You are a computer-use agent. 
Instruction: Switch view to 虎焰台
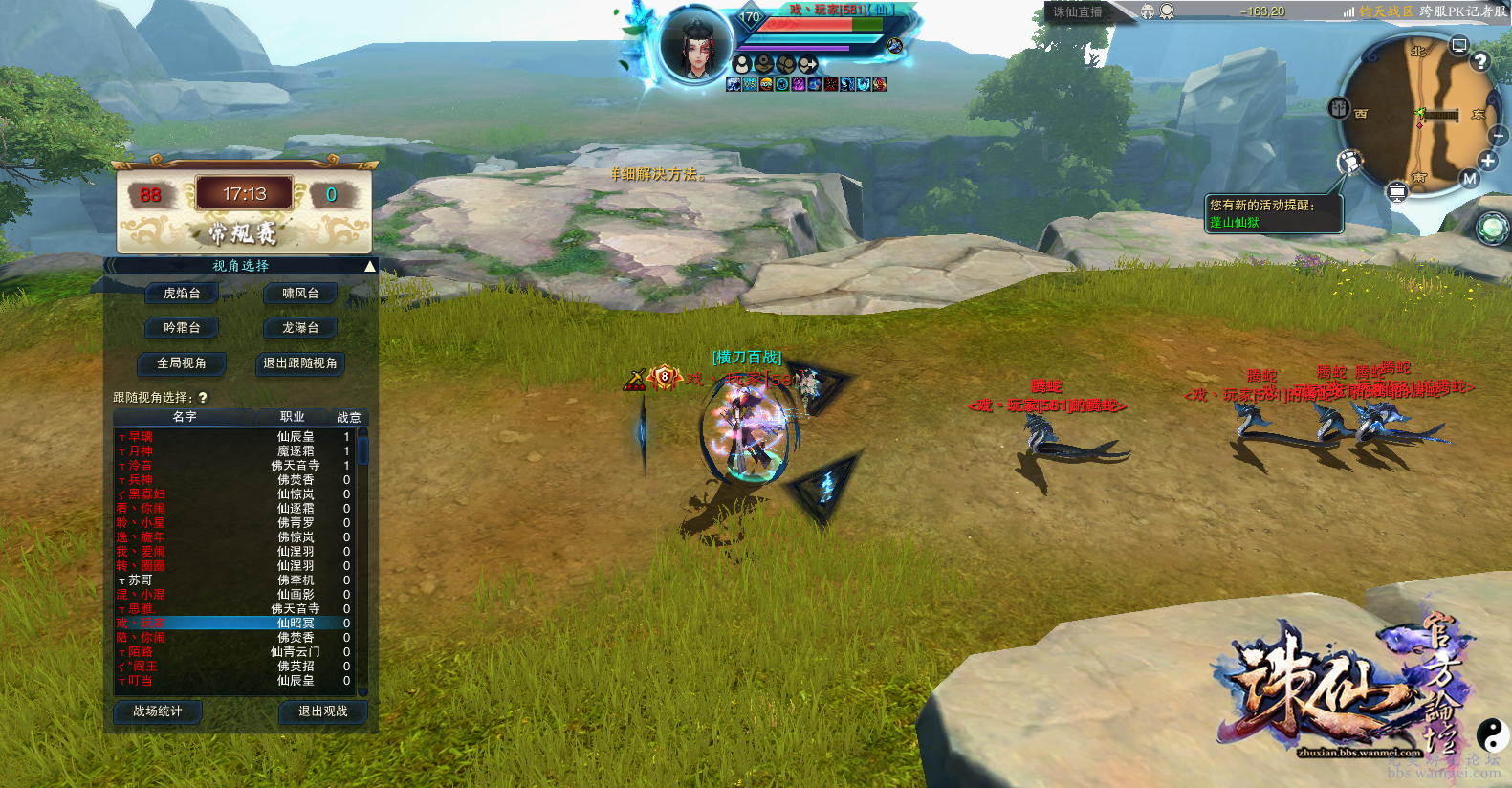point(182,294)
